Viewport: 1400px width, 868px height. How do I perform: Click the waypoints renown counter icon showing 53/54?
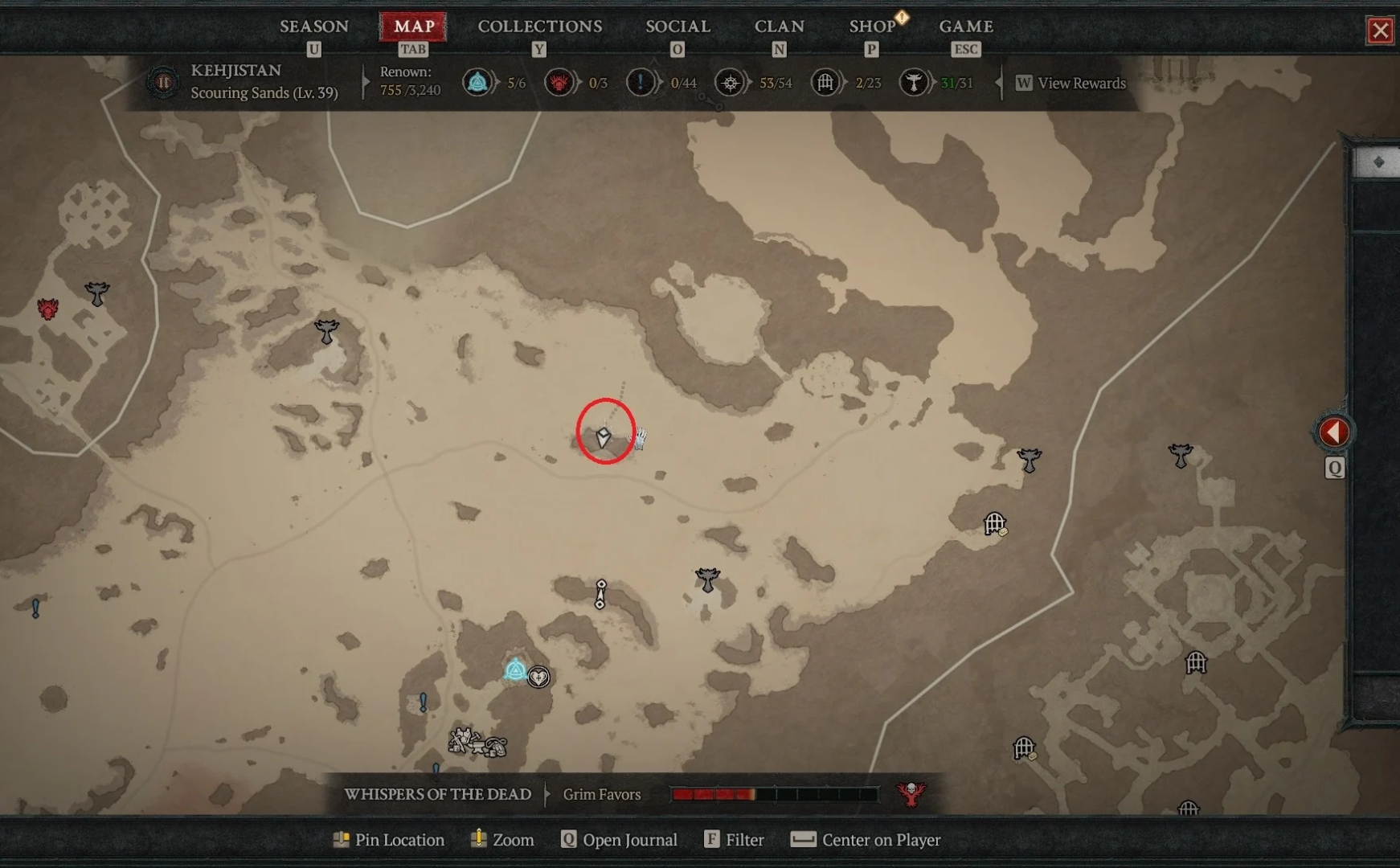(730, 81)
